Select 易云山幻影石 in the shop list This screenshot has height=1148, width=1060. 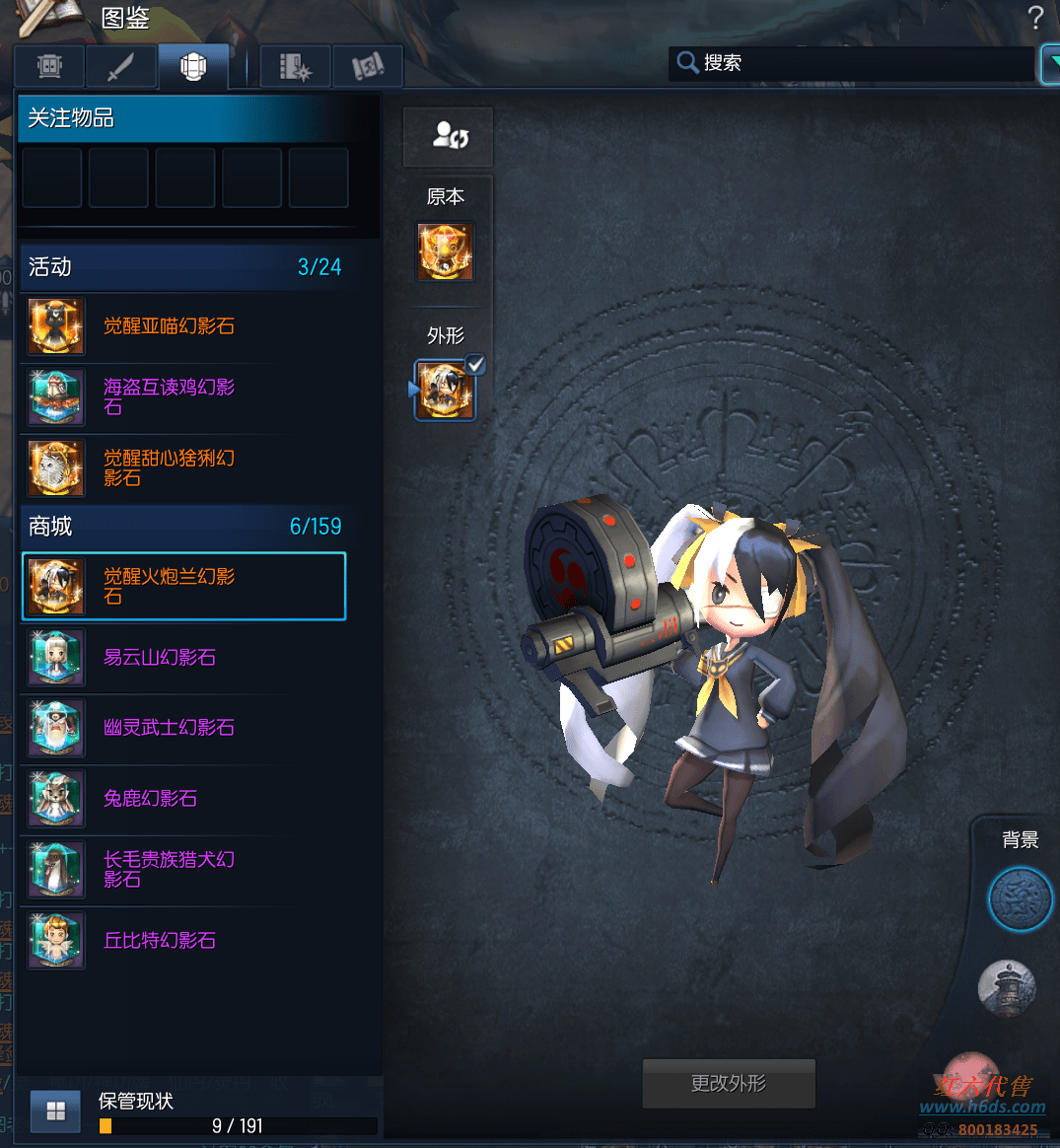point(160,658)
